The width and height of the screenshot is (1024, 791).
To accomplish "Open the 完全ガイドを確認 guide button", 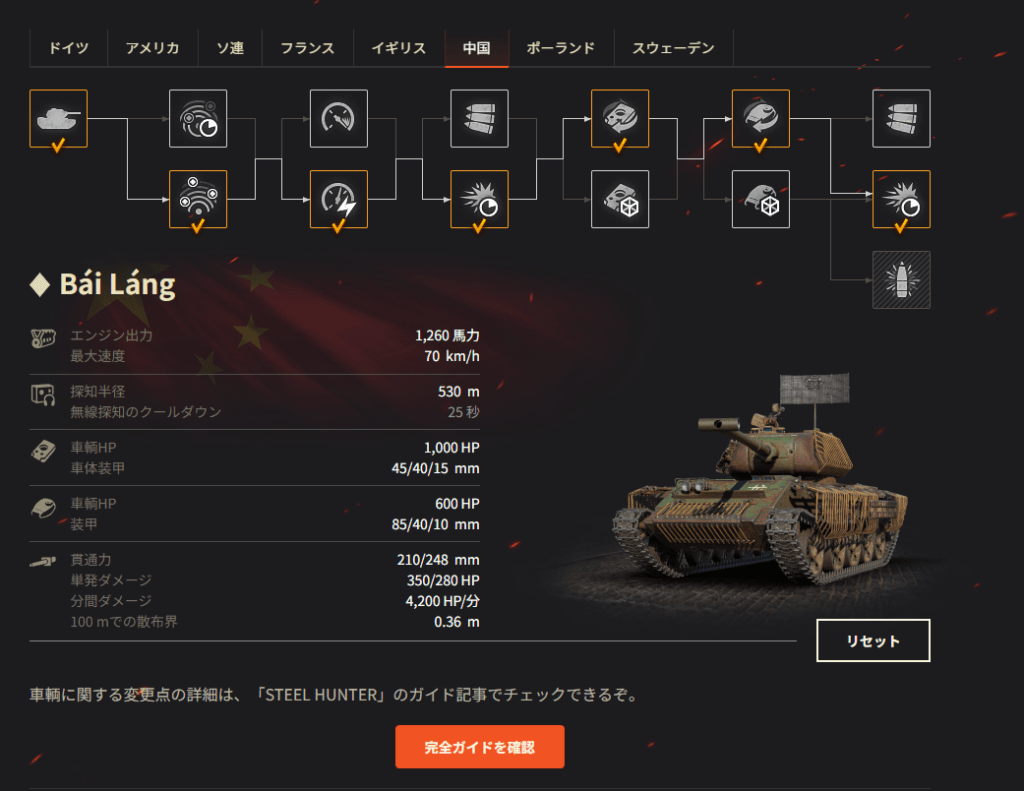I will [x=480, y=747].
